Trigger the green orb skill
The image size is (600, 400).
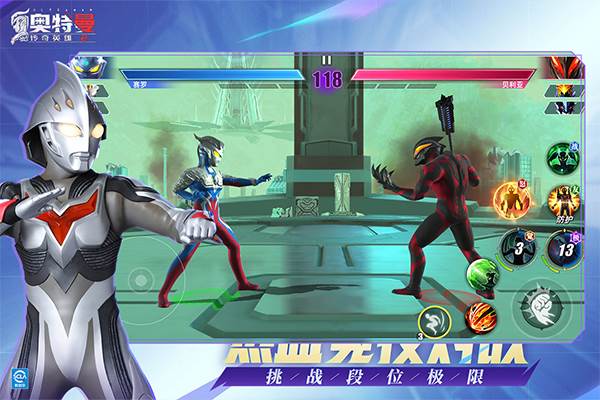click(481, 272)
